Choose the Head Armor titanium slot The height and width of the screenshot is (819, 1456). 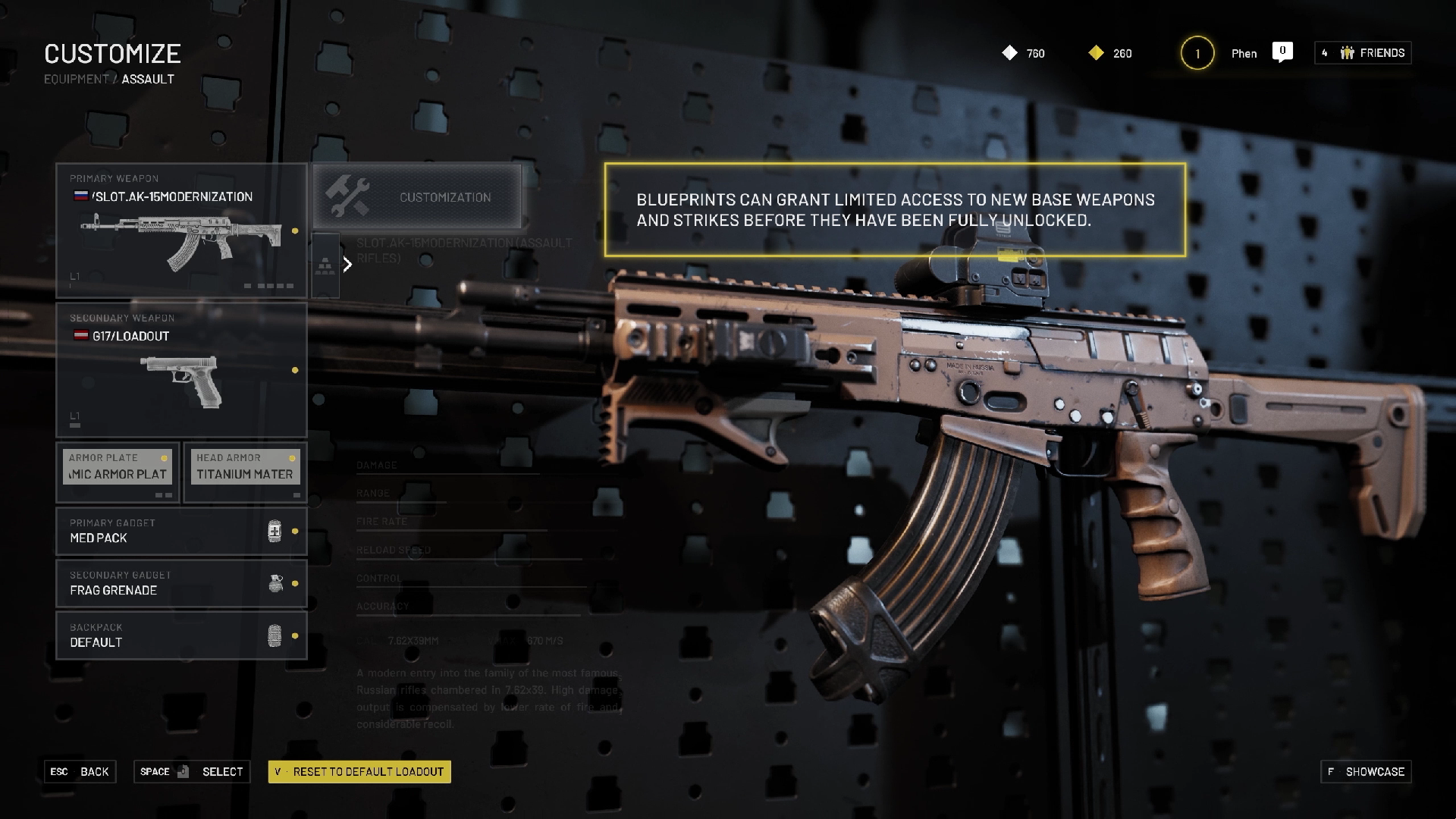click(245, 472)
